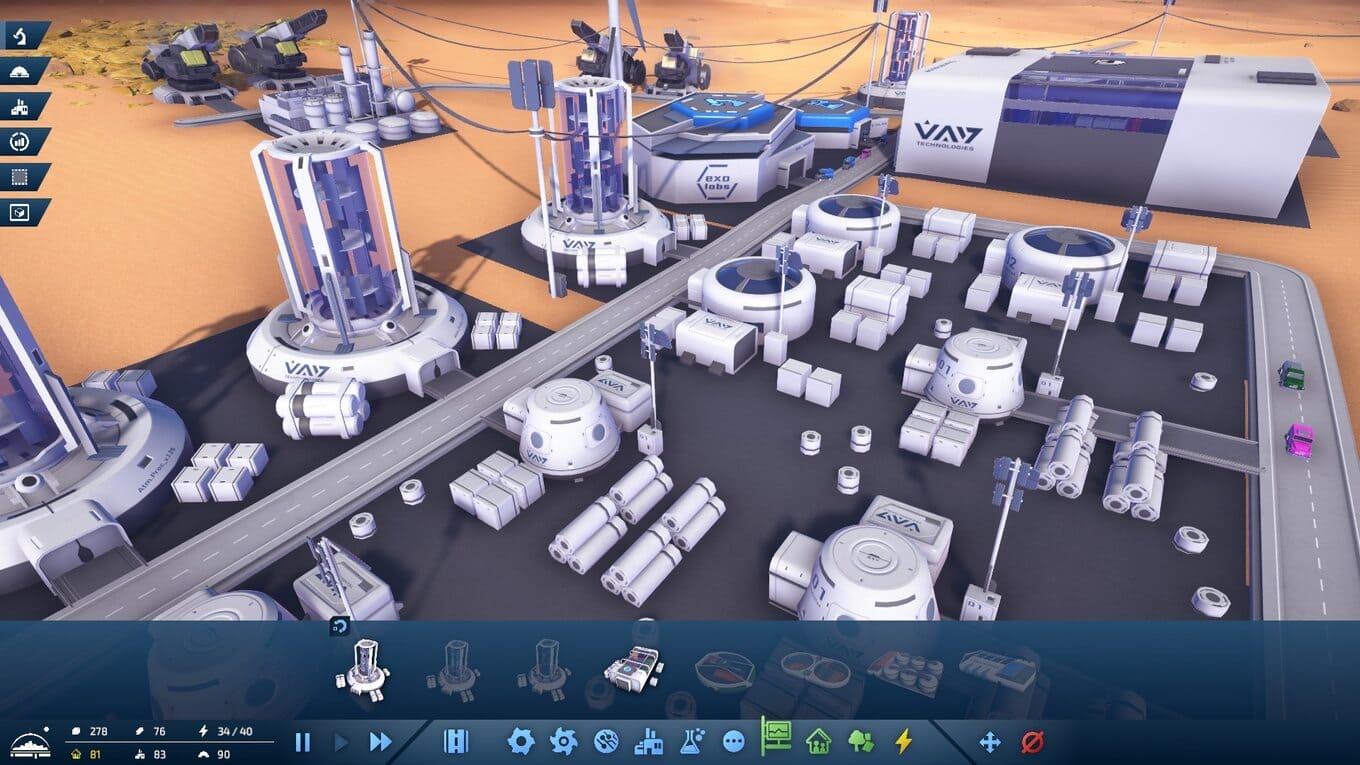Activate the red demolish tool
Image resolution: width=1360 pixels, height=765 pixels.
point(1032,741)
